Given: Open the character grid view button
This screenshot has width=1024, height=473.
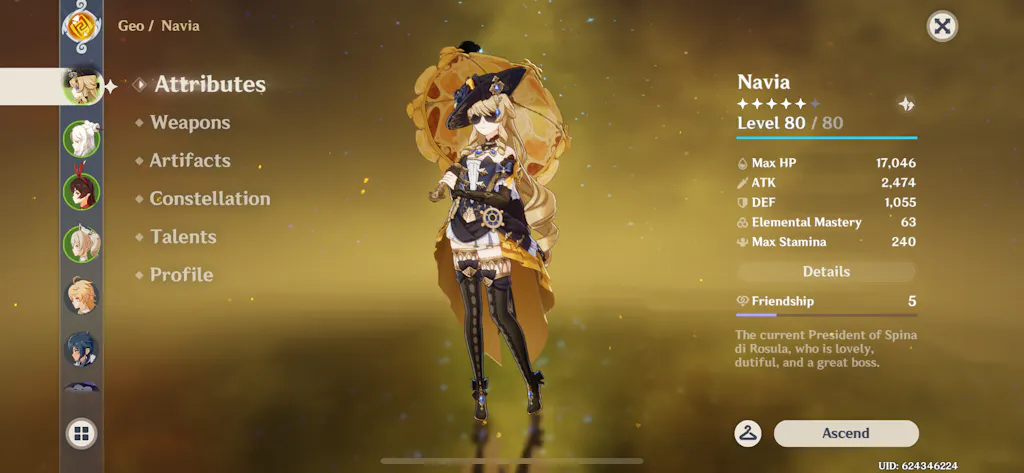Looking at the screenshot, I should click(81, 433).
